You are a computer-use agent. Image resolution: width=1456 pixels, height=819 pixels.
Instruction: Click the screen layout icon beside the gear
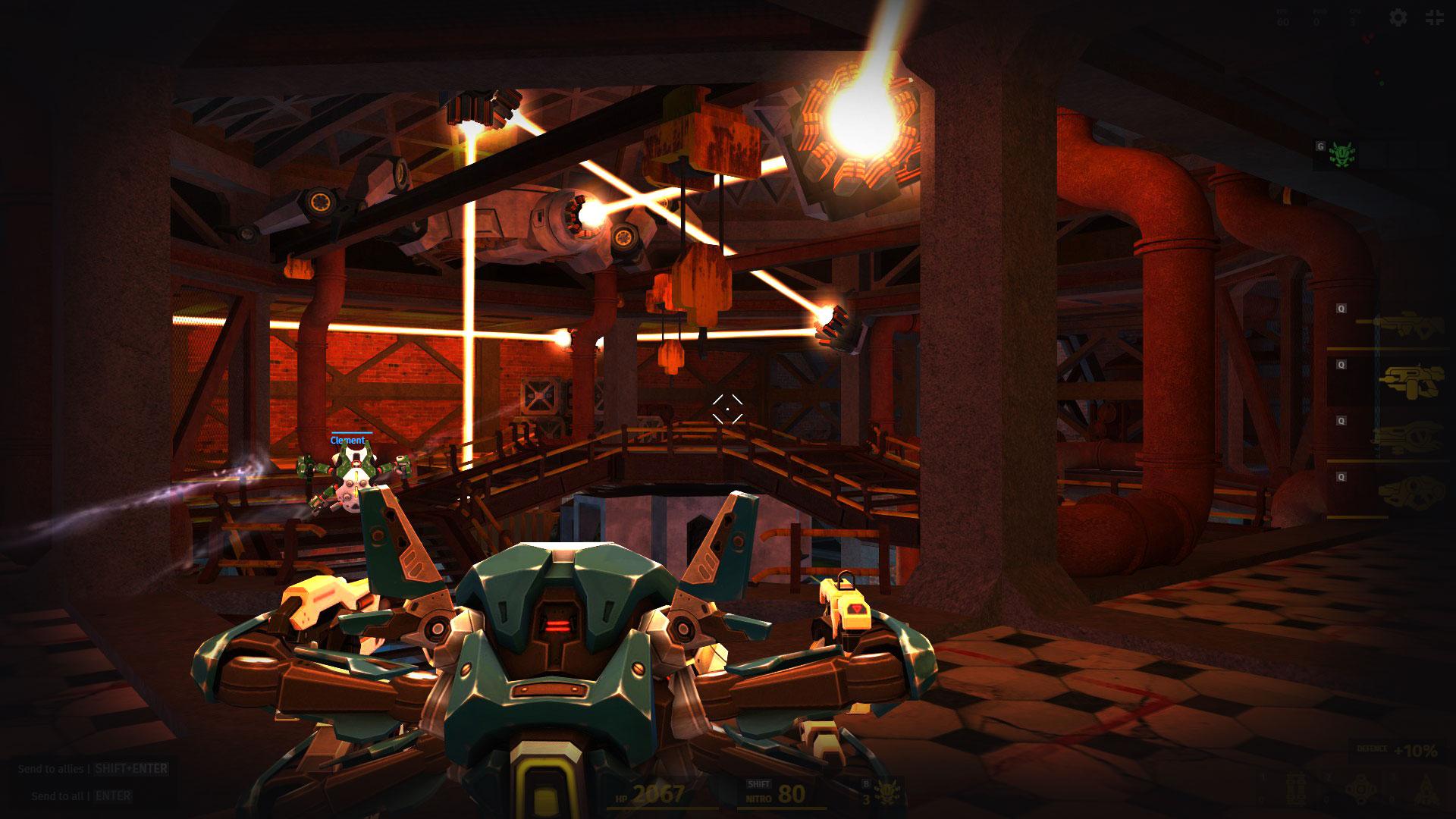click(1436, 17)
